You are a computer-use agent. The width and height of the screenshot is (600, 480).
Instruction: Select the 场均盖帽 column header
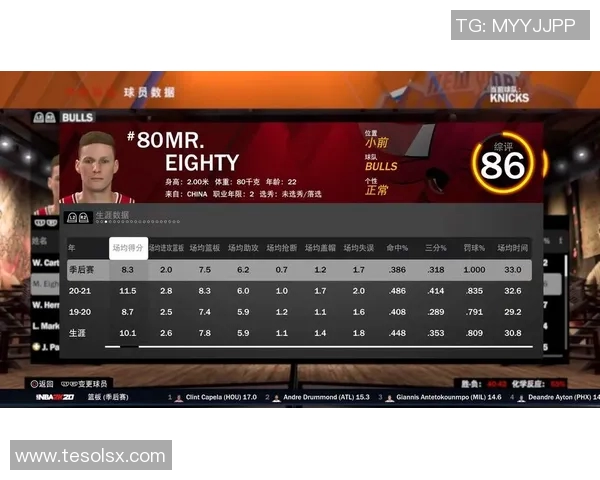[320, 247]
